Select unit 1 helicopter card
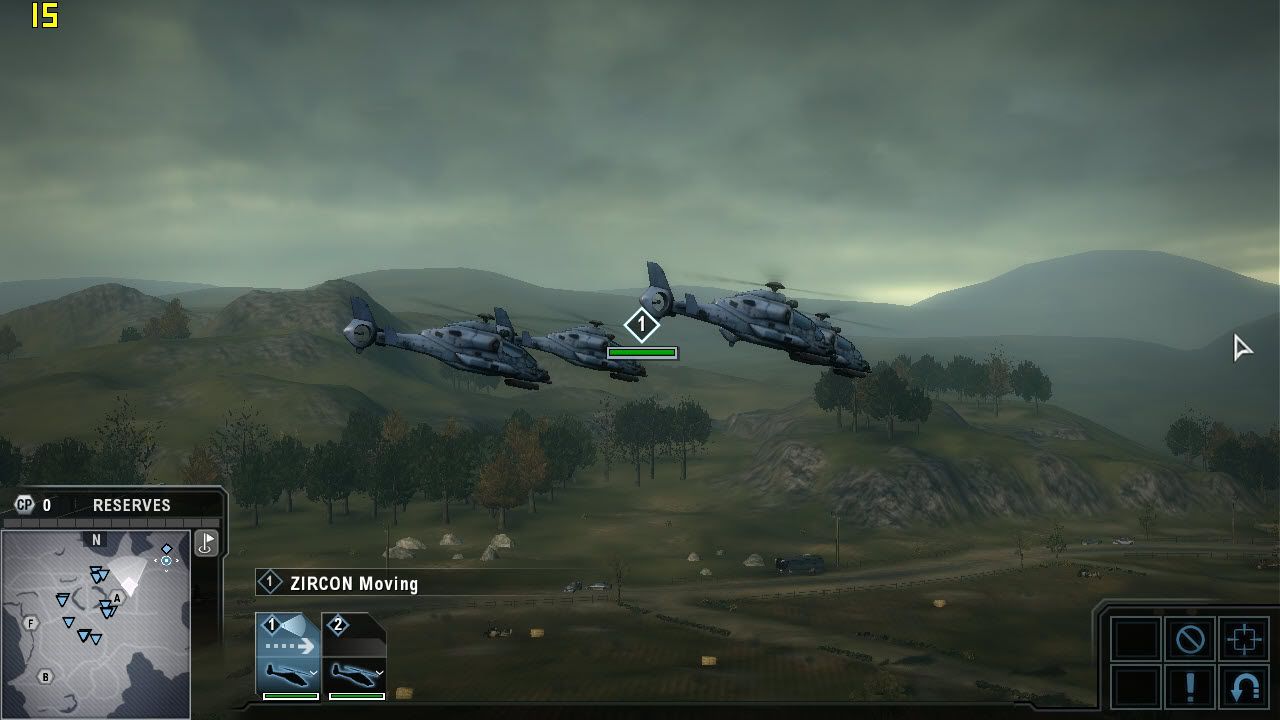Viewport: 1280px width, 720px height. click(x=288, y=657)
